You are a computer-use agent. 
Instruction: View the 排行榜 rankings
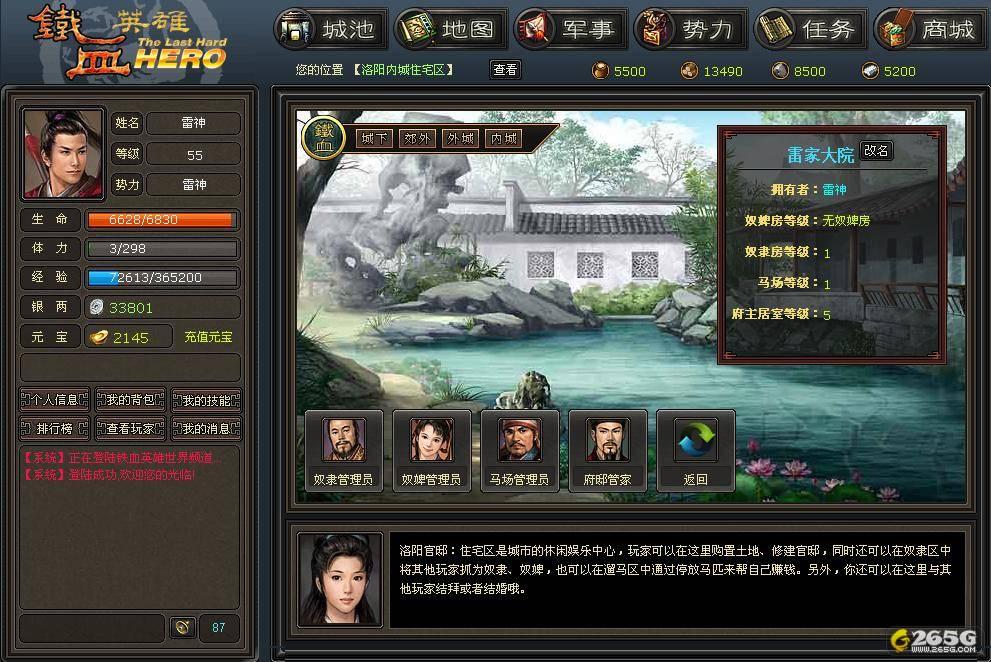point(55,429)
